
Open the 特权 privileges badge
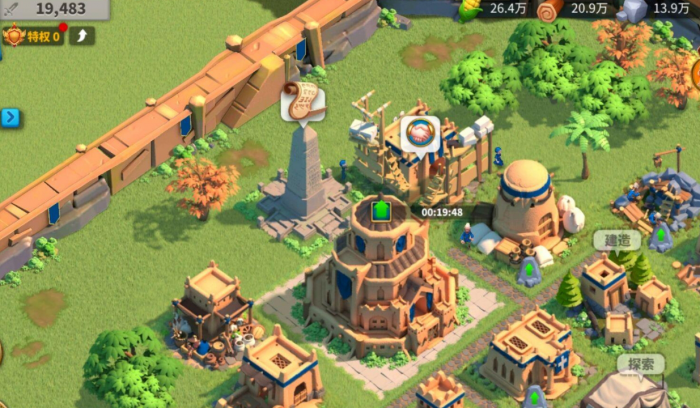tap(32, 36)
